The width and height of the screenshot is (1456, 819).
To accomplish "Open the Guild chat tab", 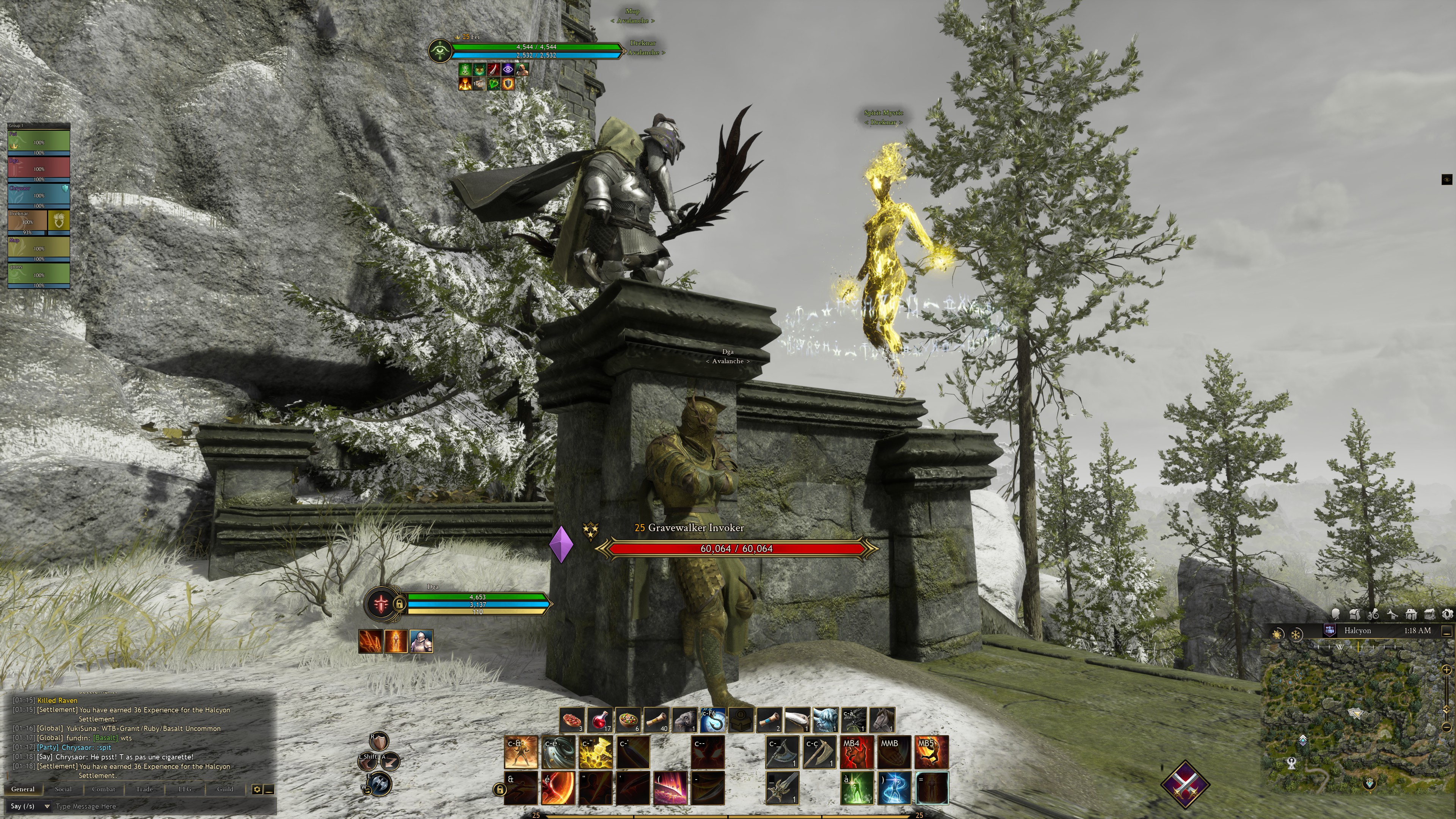I will coord(225,789).
